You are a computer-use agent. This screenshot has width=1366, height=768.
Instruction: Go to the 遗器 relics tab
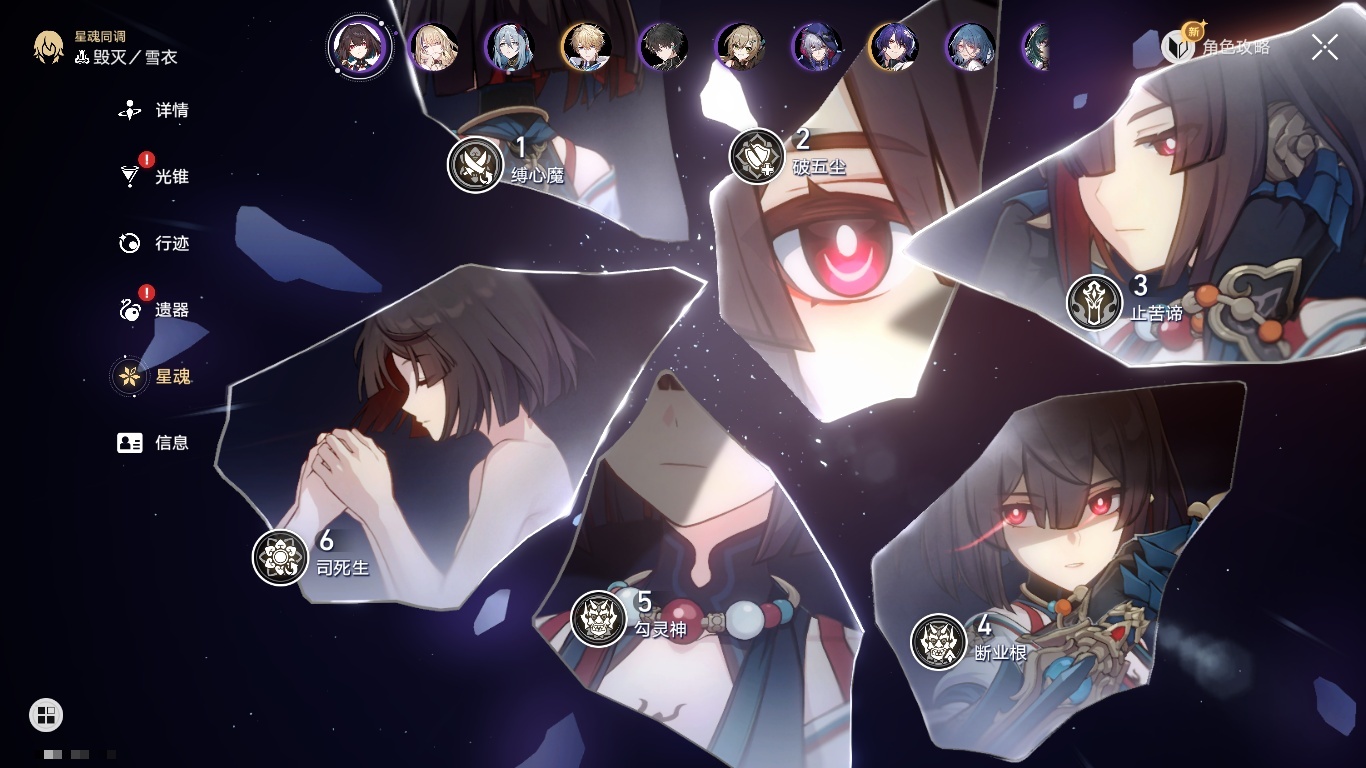coord(154,310)
